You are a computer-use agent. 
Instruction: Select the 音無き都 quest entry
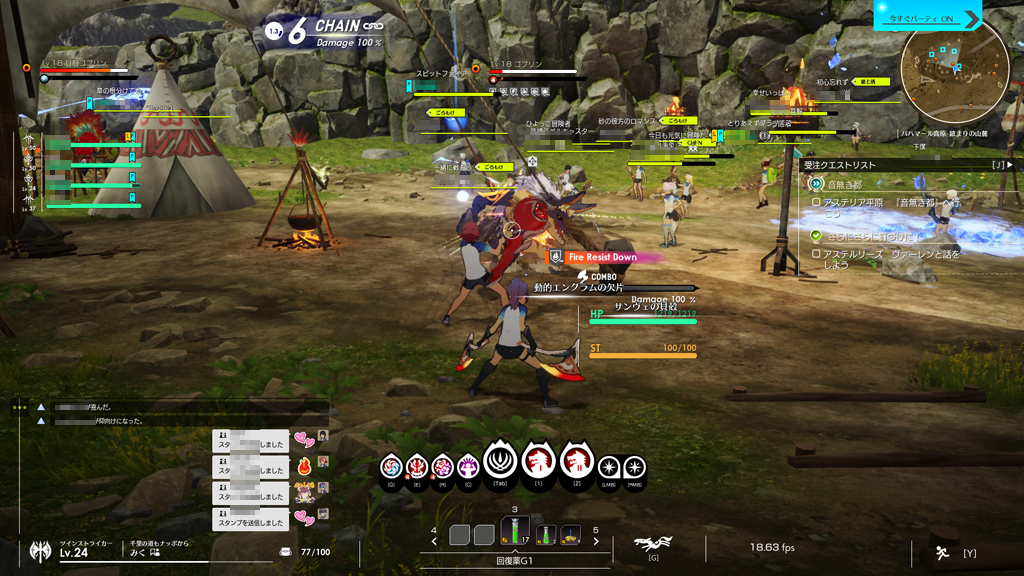pyautogui.click(x=845, y=185)
